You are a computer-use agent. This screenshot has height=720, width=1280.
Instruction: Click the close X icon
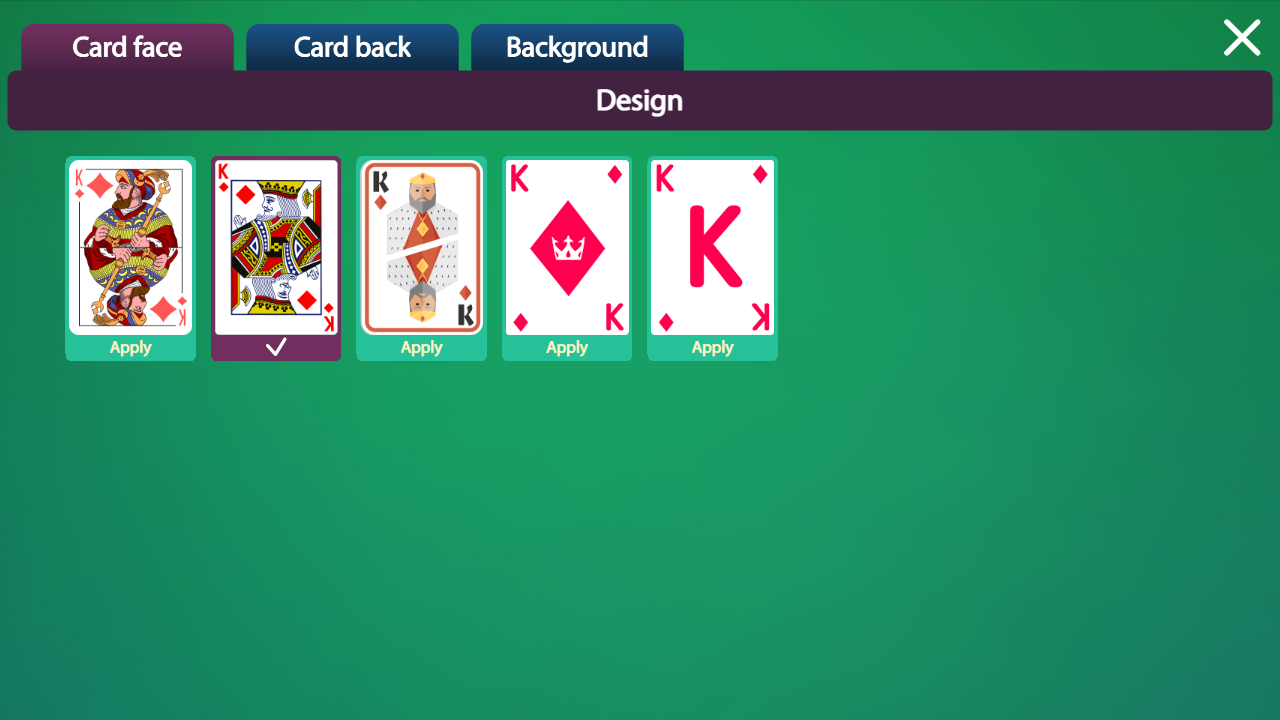1241,37
